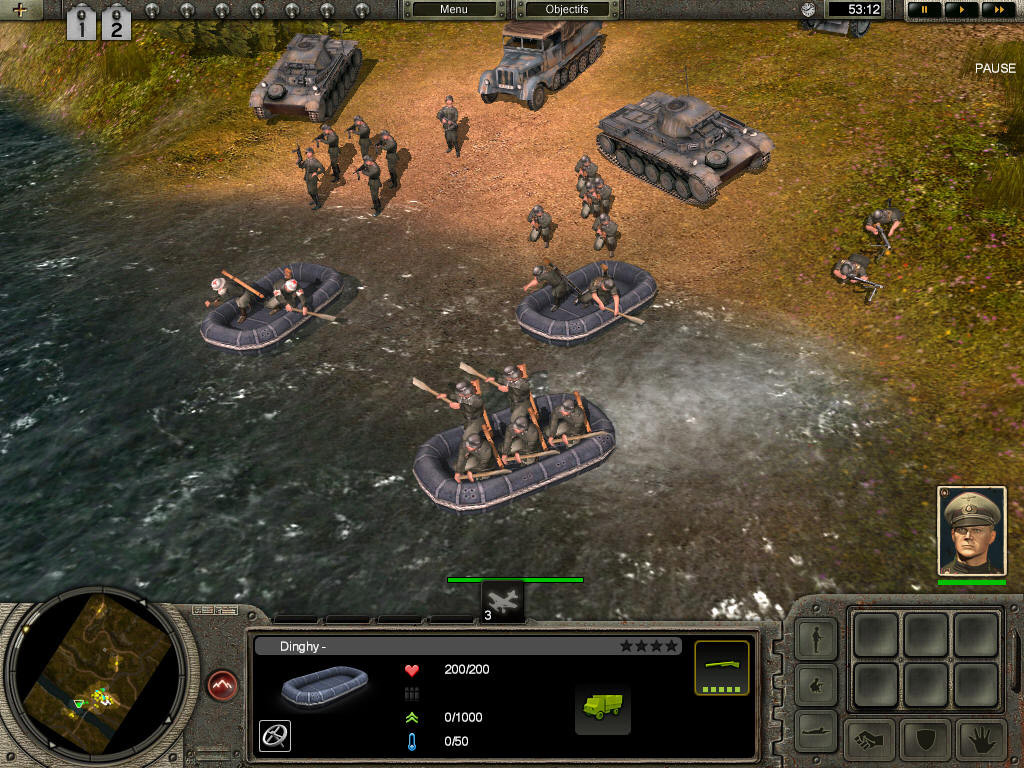Select the officer hero portrait

point(970,531)
